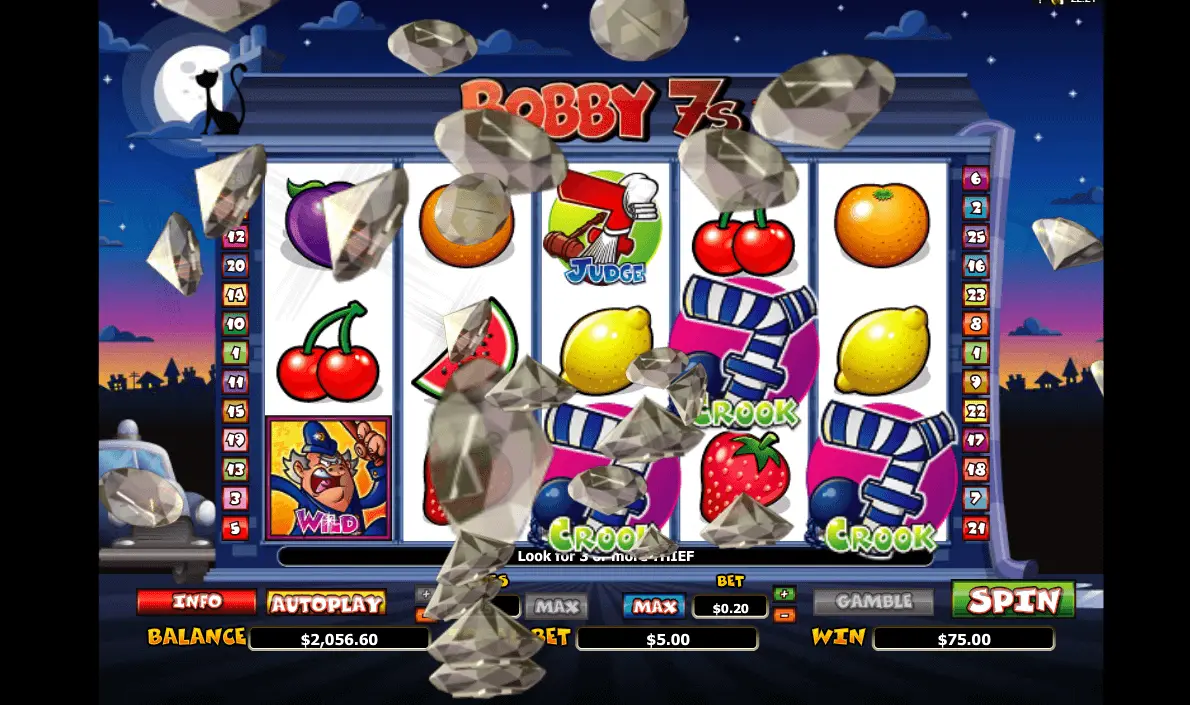1190x705 pixels.
Task: Open the INFO paytable
Action: point(196,602)
